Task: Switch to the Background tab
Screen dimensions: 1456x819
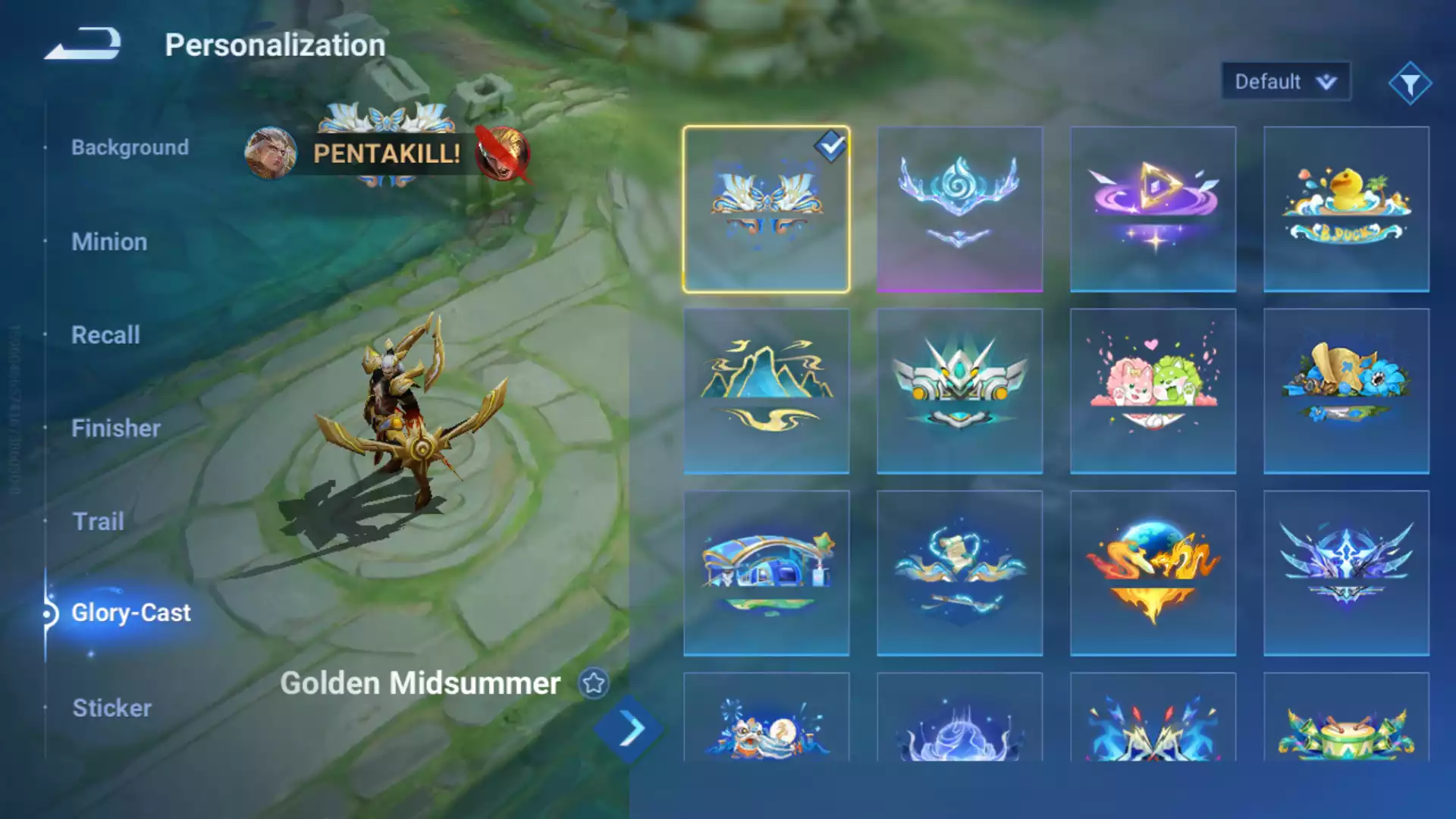Action: (130, 147)
